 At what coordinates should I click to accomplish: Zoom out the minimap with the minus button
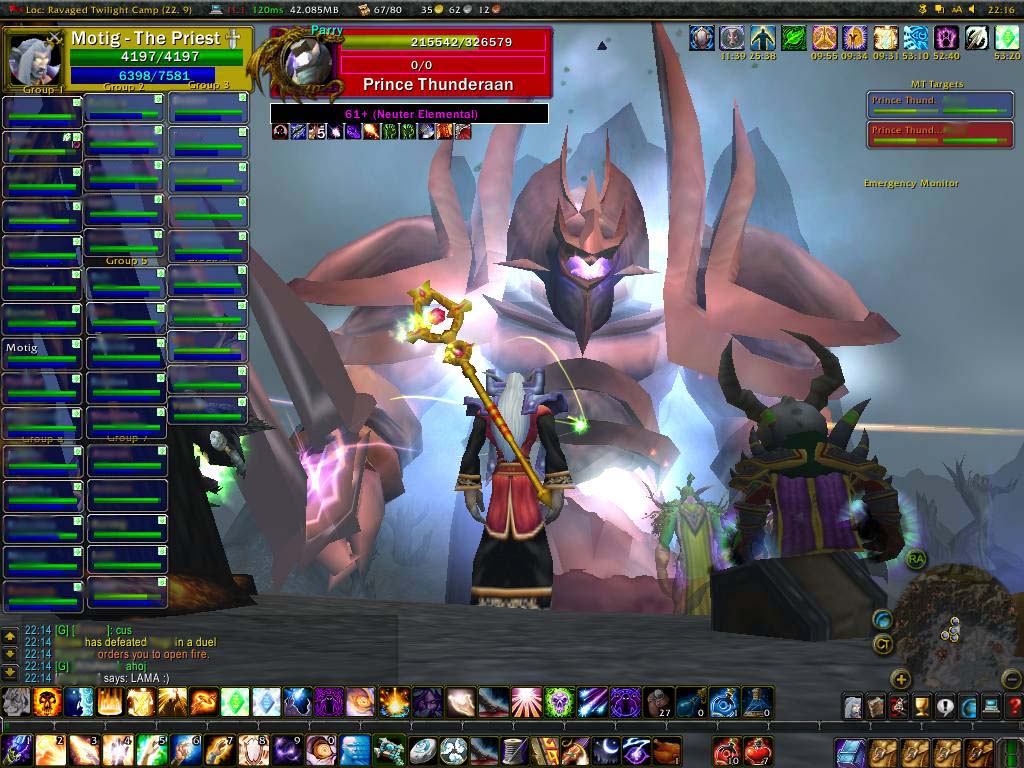pyautogui.click(x=1011, y=680)
